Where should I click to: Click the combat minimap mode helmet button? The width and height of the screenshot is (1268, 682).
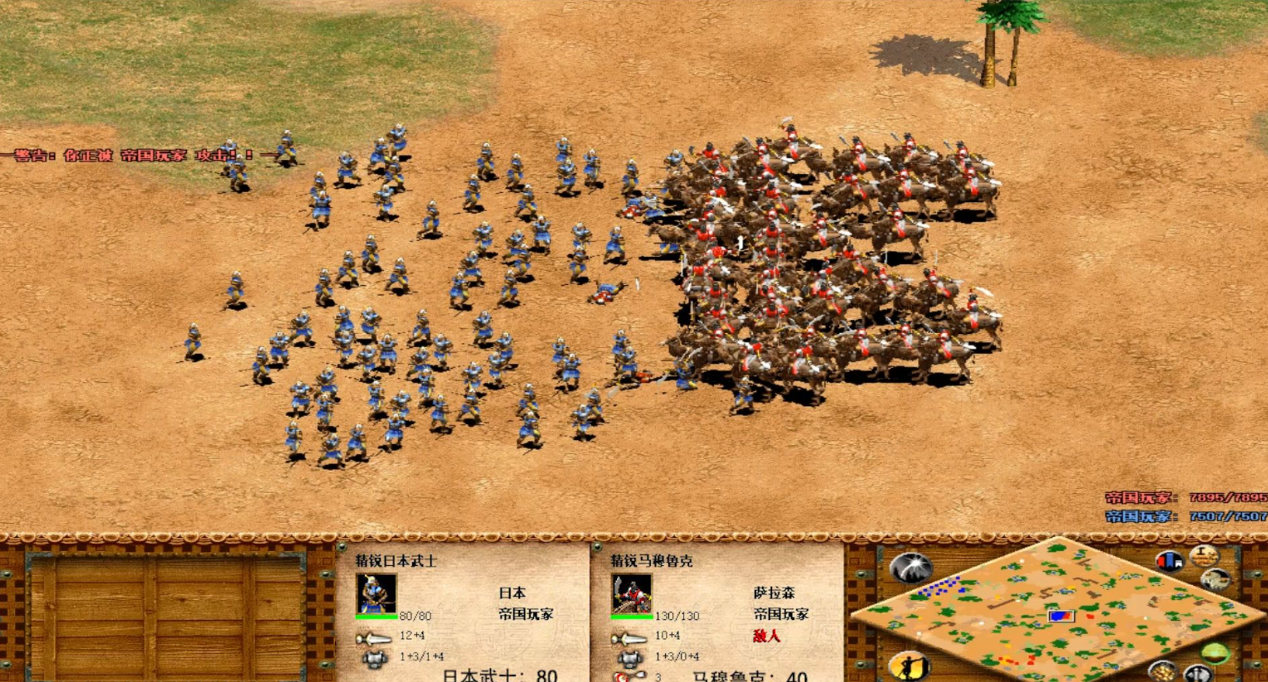coord(1198,675)
